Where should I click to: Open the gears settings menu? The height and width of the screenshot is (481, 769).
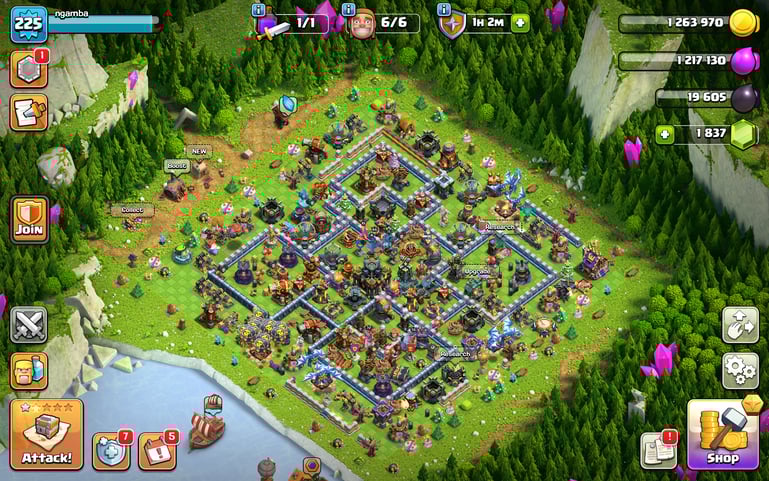(740, 371)
